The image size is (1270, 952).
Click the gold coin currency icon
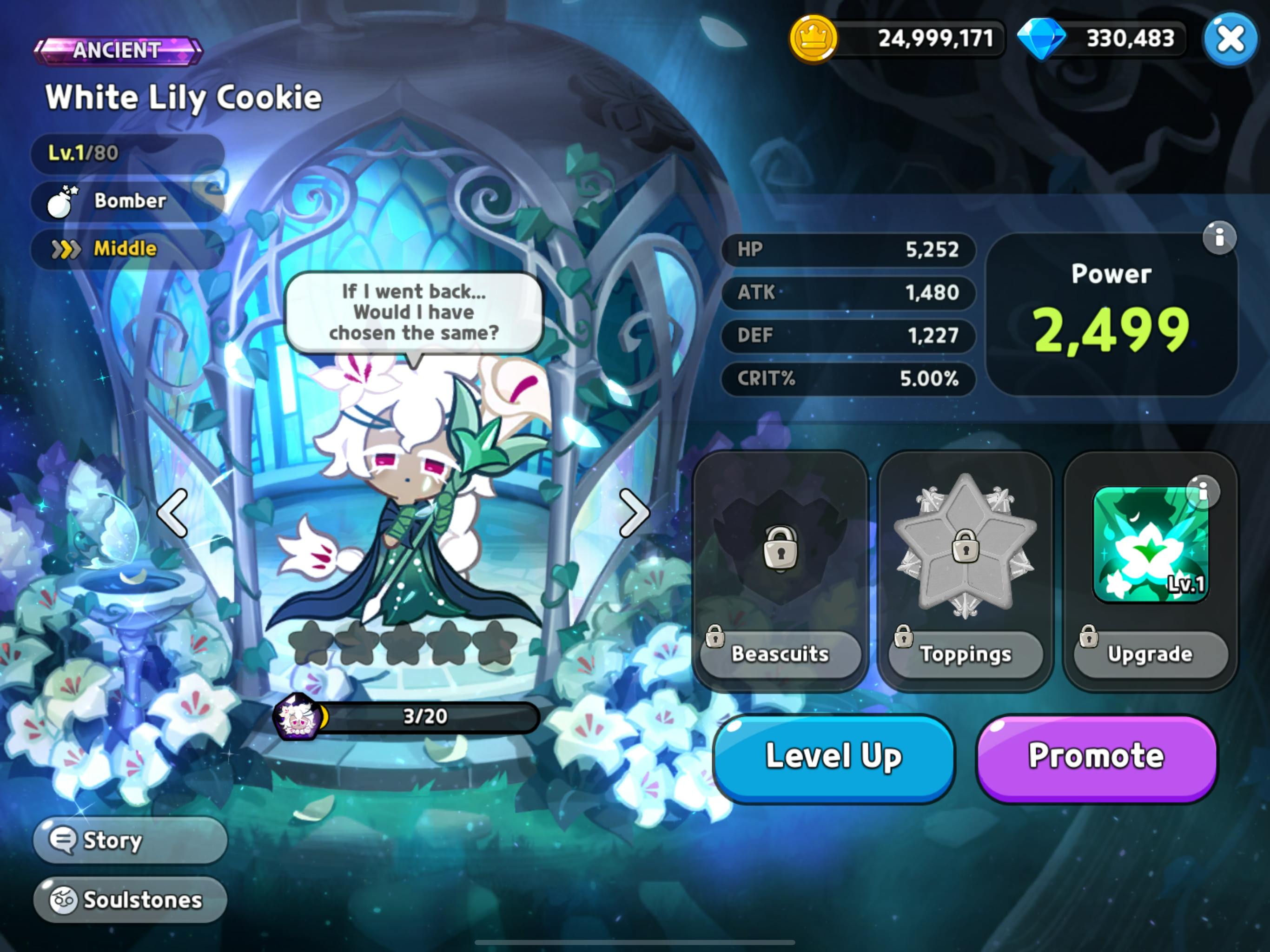point(813,39)
